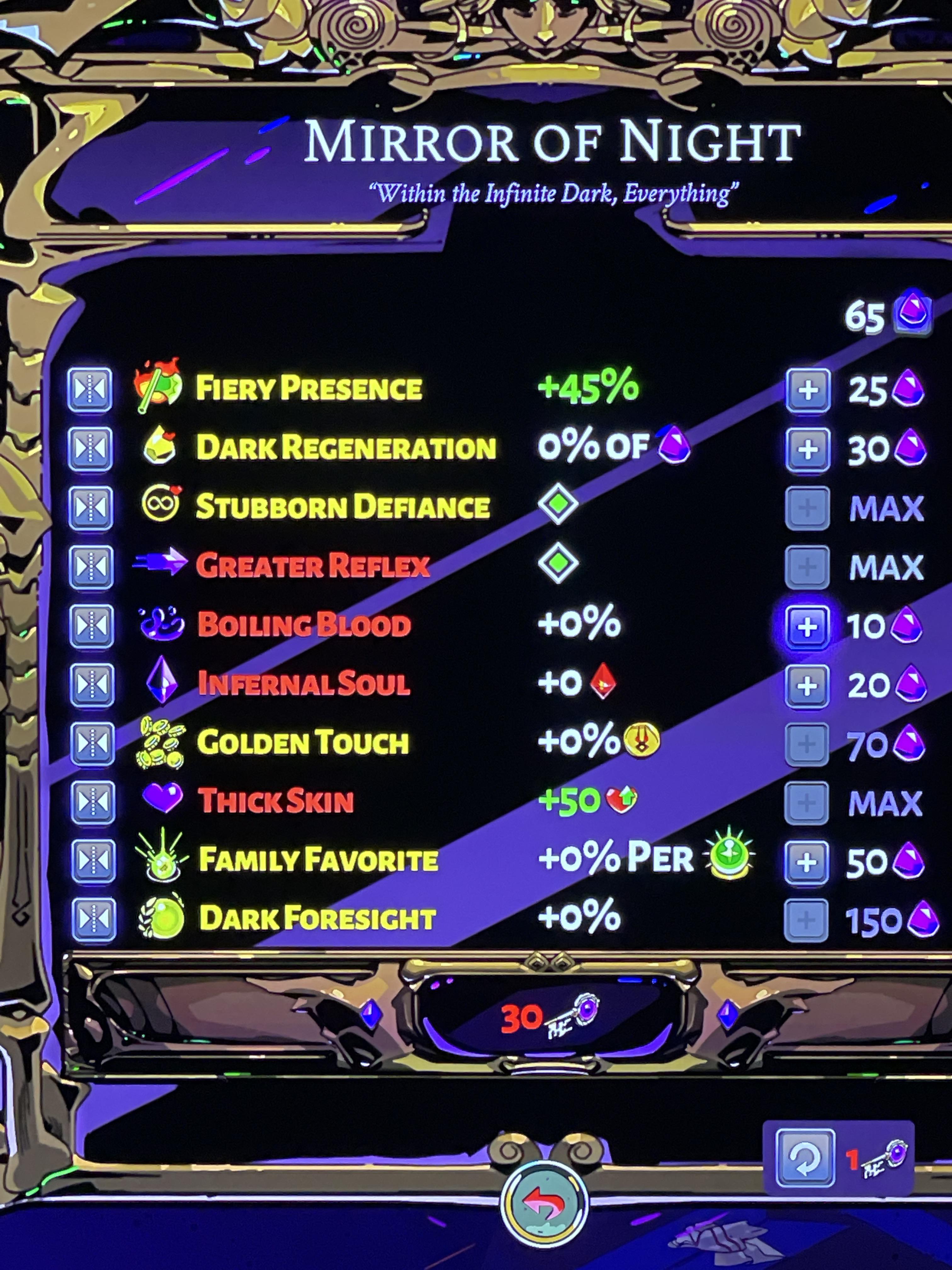Viewport: 952px width, 1270px height.
Task: Toggle the alternate talent for Fiery Presence
Action: pyautogui.click(x=92, y=387)
